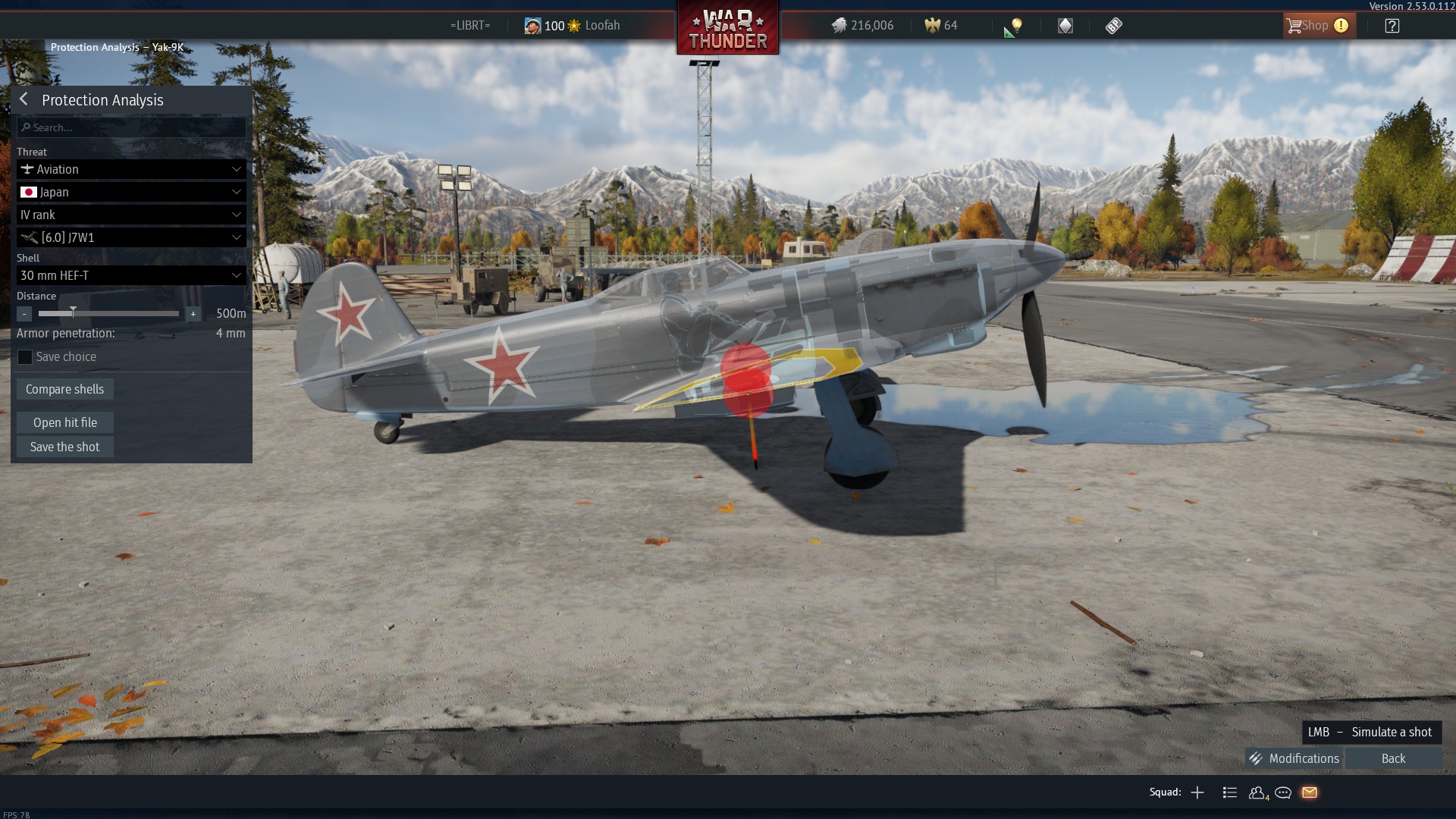Viewport: 1456px width, 819px height.
Task: Open the question mark help icon
Action: click(1392, 26)
